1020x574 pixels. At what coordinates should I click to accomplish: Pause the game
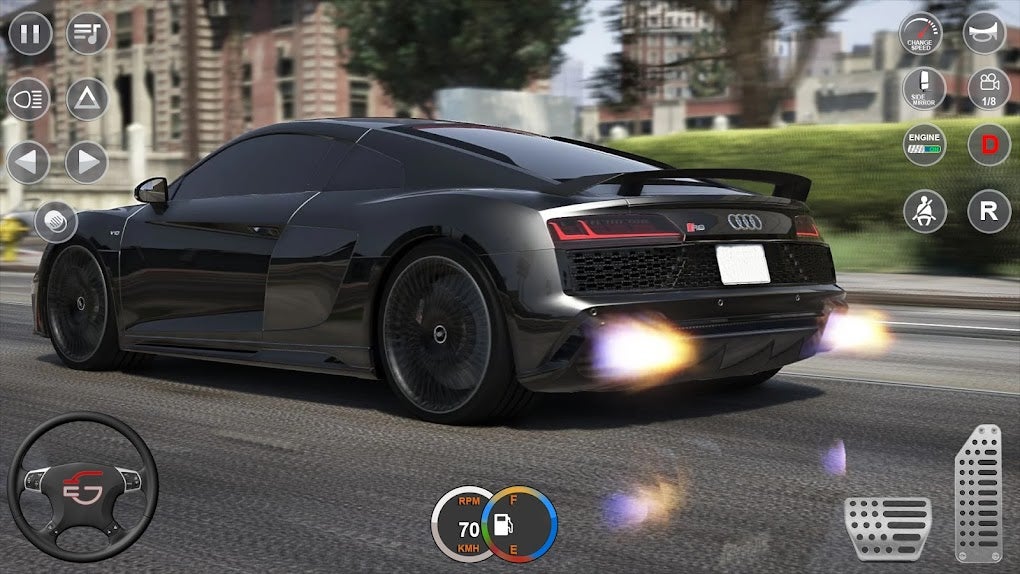[x=30, y=34]
